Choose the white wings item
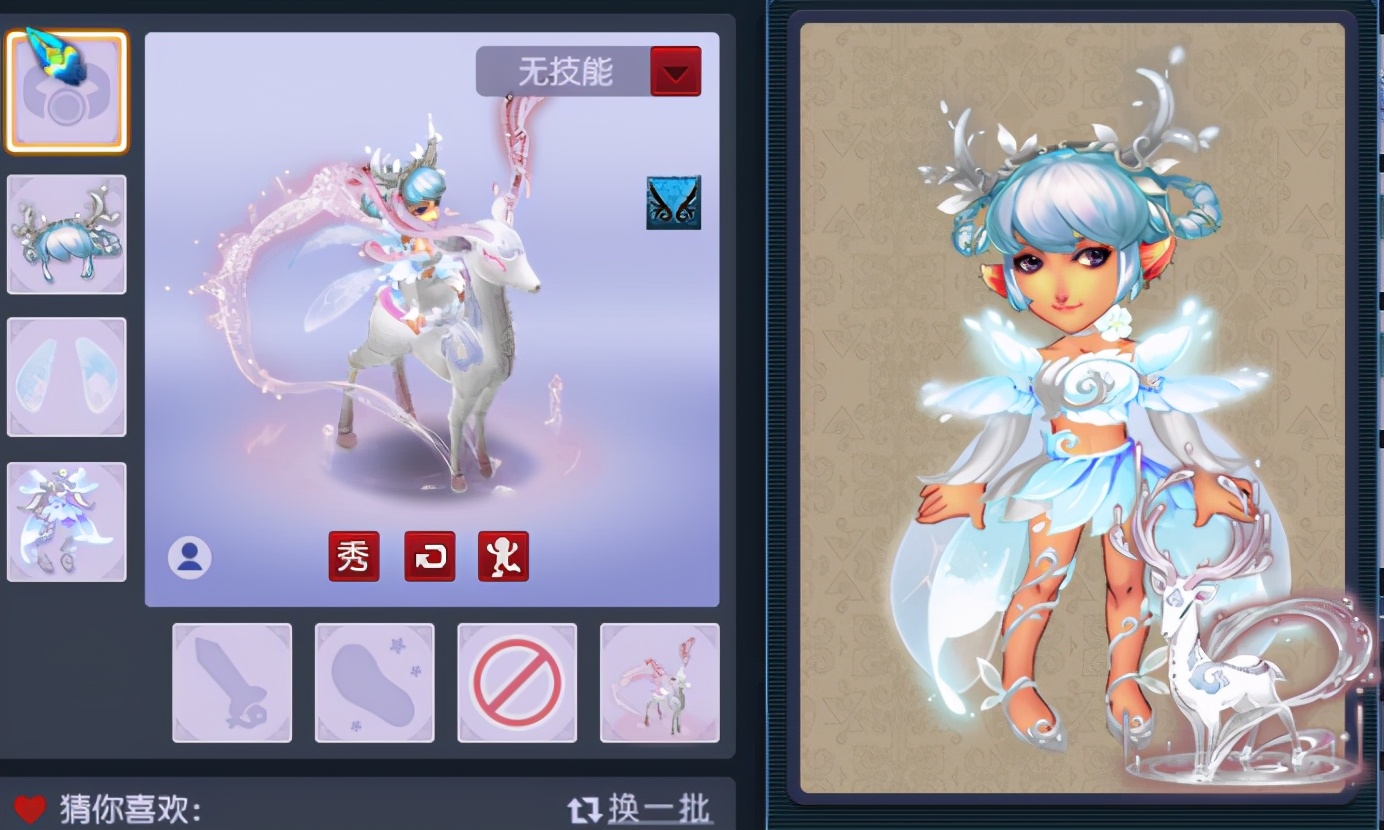 (66, 376)
